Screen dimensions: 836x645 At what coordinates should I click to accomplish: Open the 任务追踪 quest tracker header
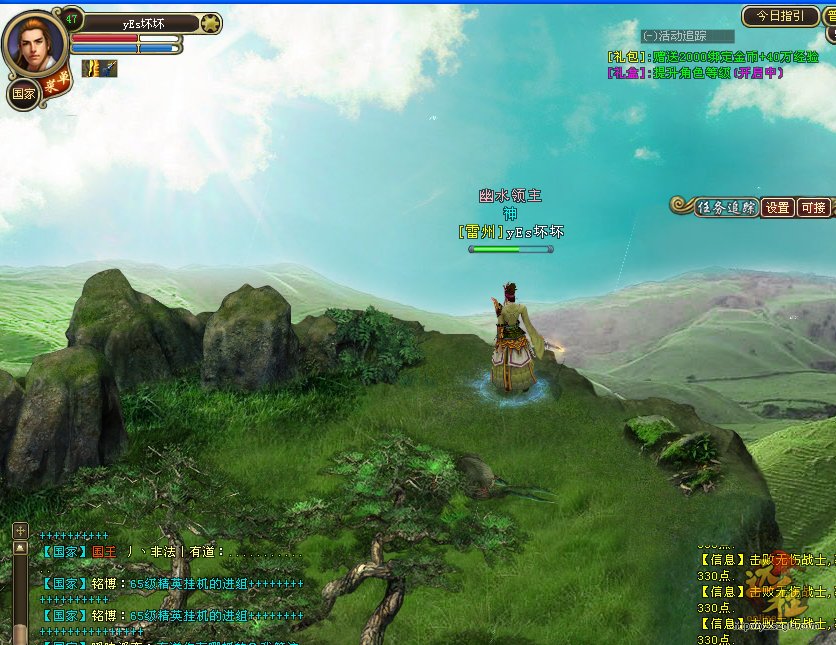pos(724,207)
